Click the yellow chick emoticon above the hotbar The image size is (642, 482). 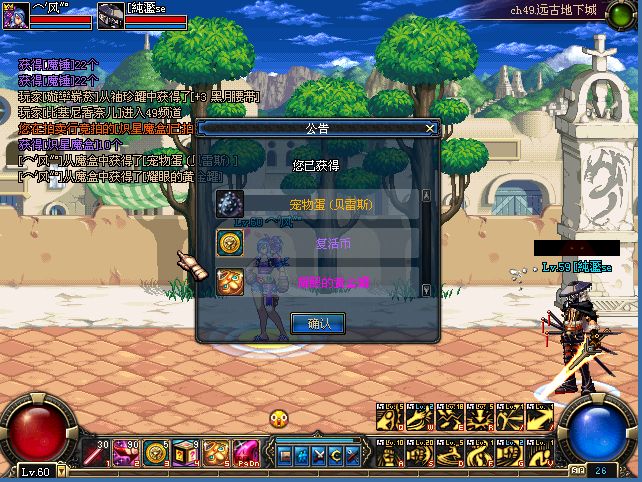278,420
